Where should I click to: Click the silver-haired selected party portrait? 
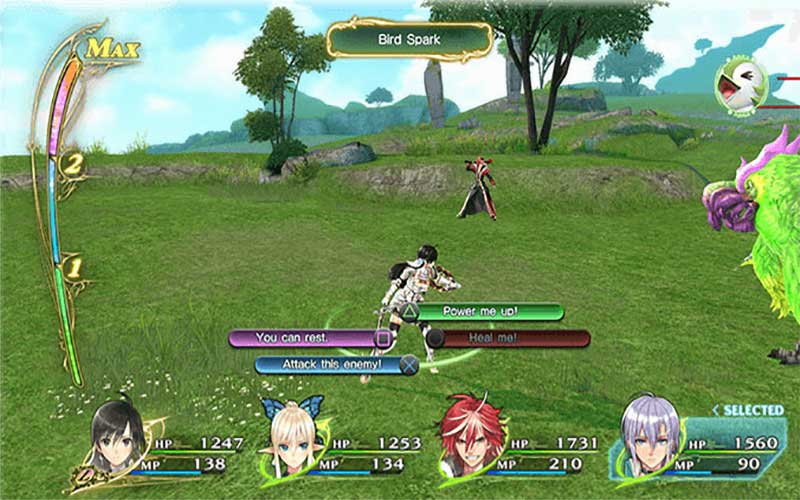point(651,440)
